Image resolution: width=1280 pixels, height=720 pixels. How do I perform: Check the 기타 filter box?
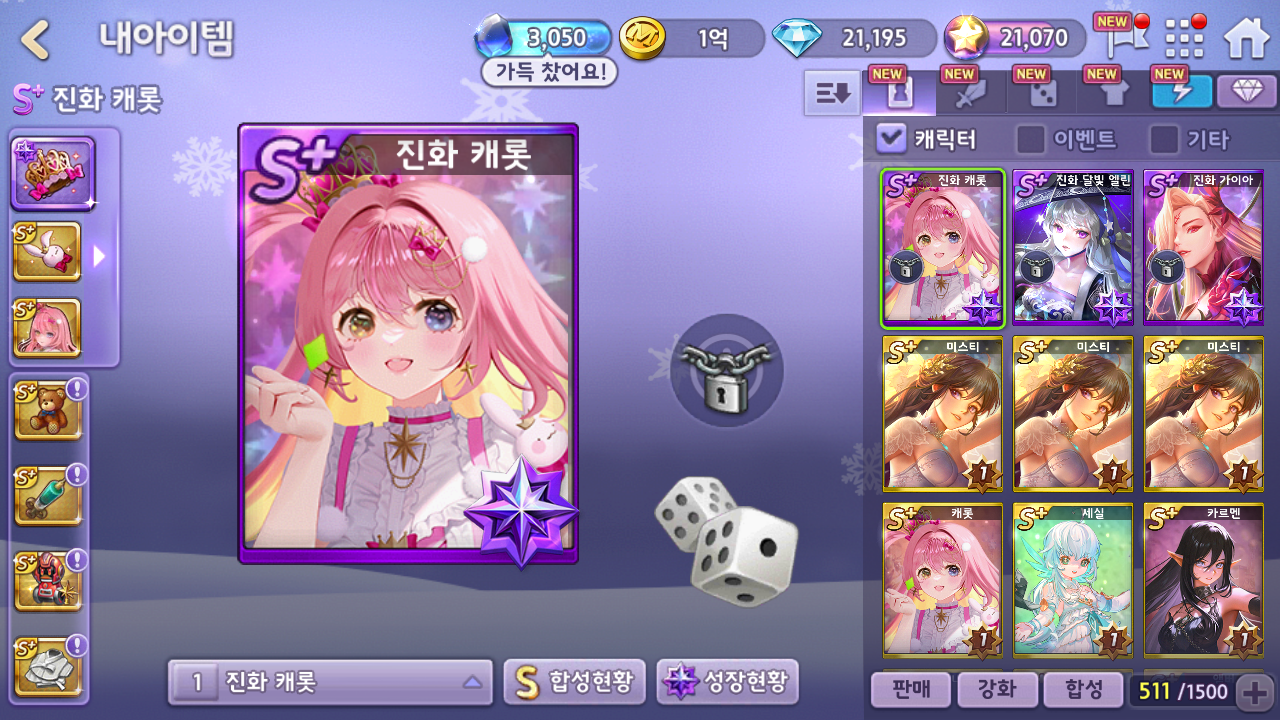(1163, 139)
